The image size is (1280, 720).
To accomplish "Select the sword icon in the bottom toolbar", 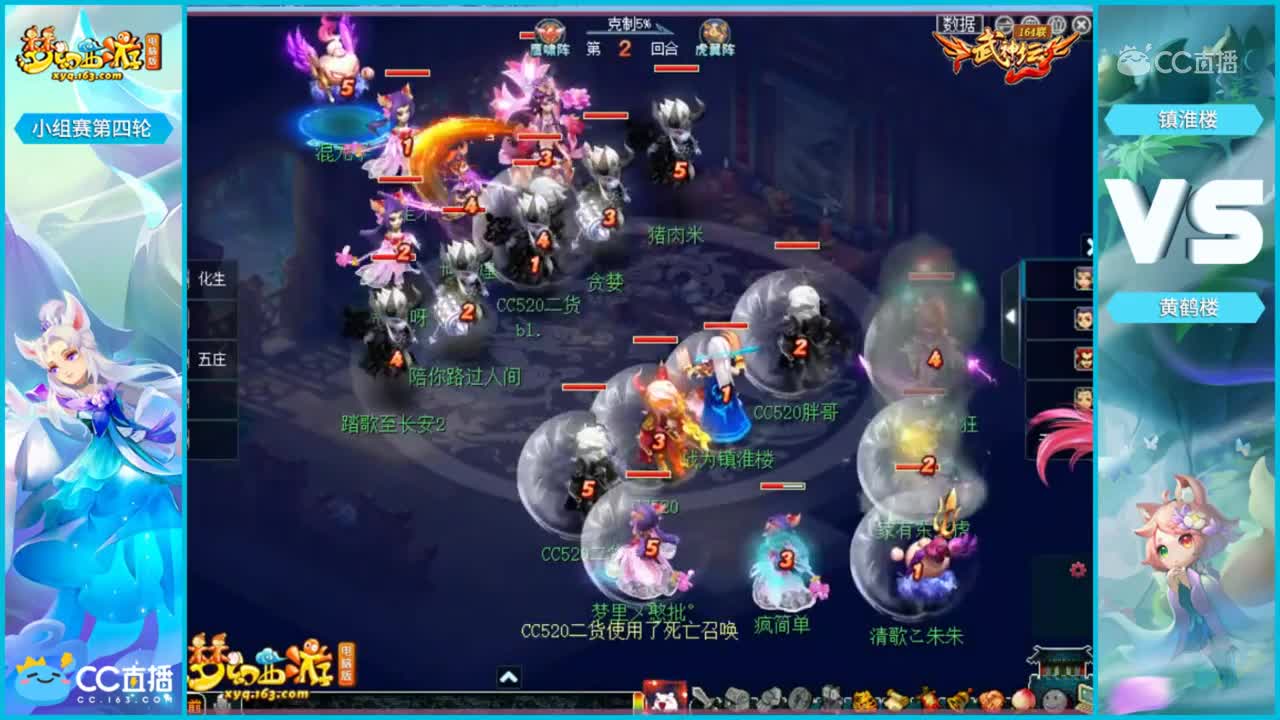I will coord(703,698).
